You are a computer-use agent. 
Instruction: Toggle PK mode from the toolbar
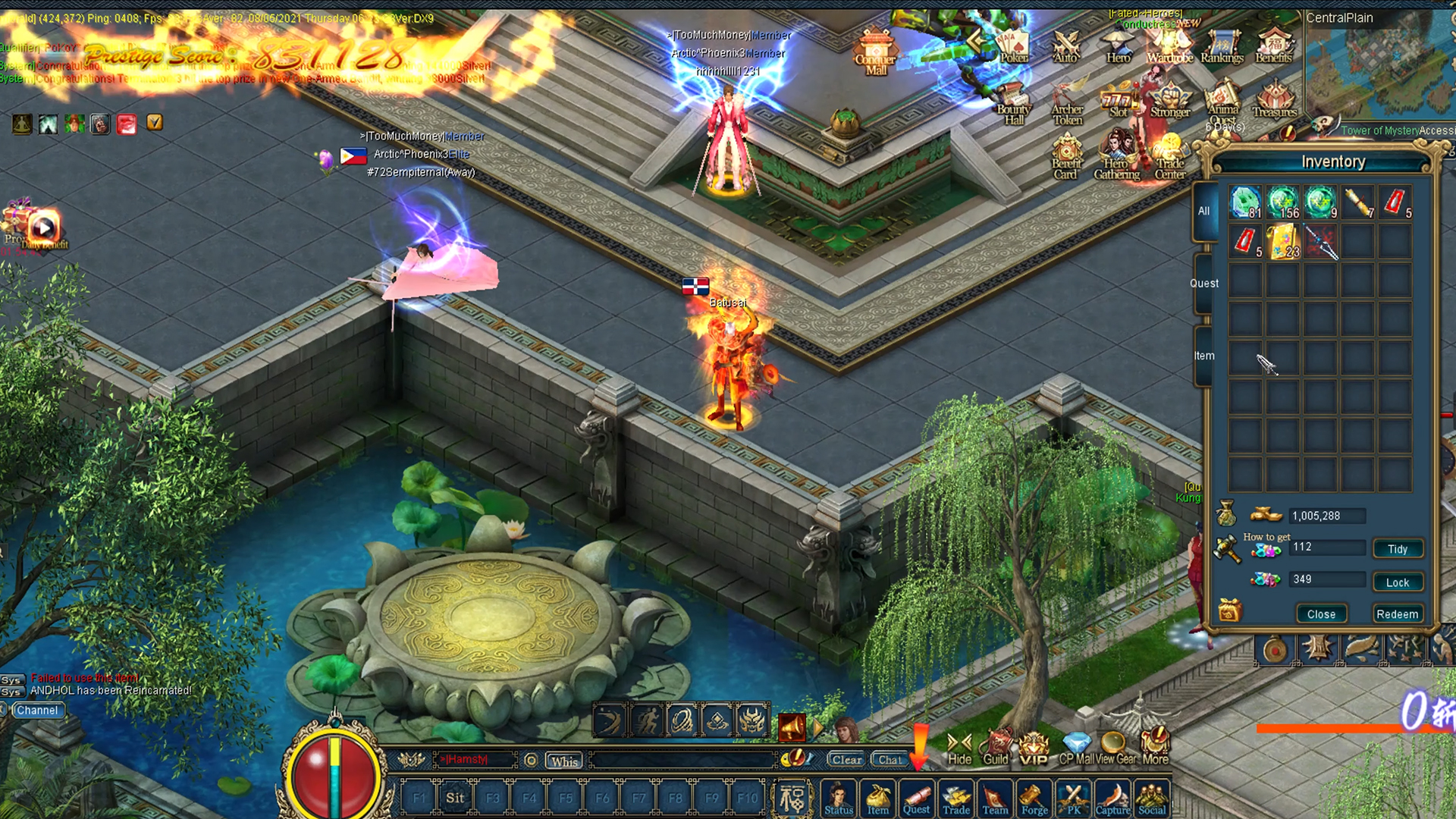(x=1074, y=799)
